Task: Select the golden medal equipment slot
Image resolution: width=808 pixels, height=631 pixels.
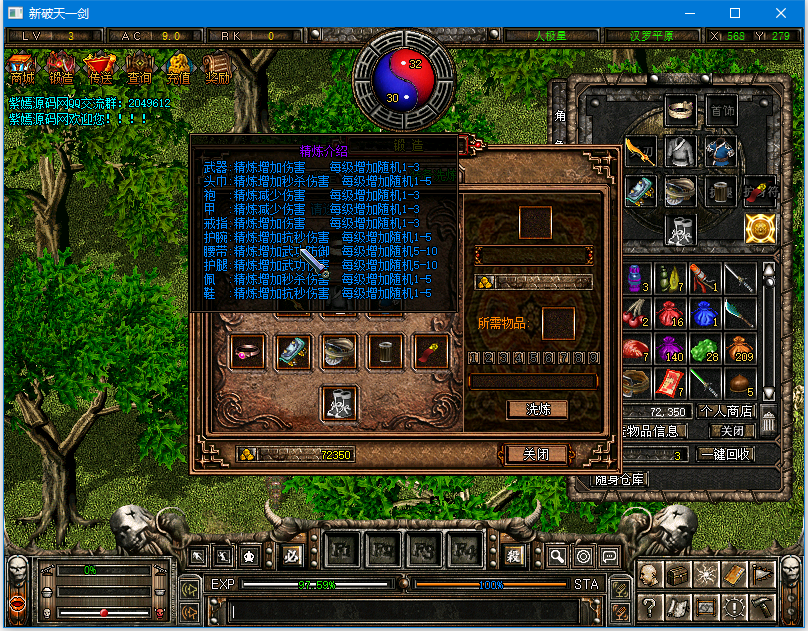Action: [760, 229]
